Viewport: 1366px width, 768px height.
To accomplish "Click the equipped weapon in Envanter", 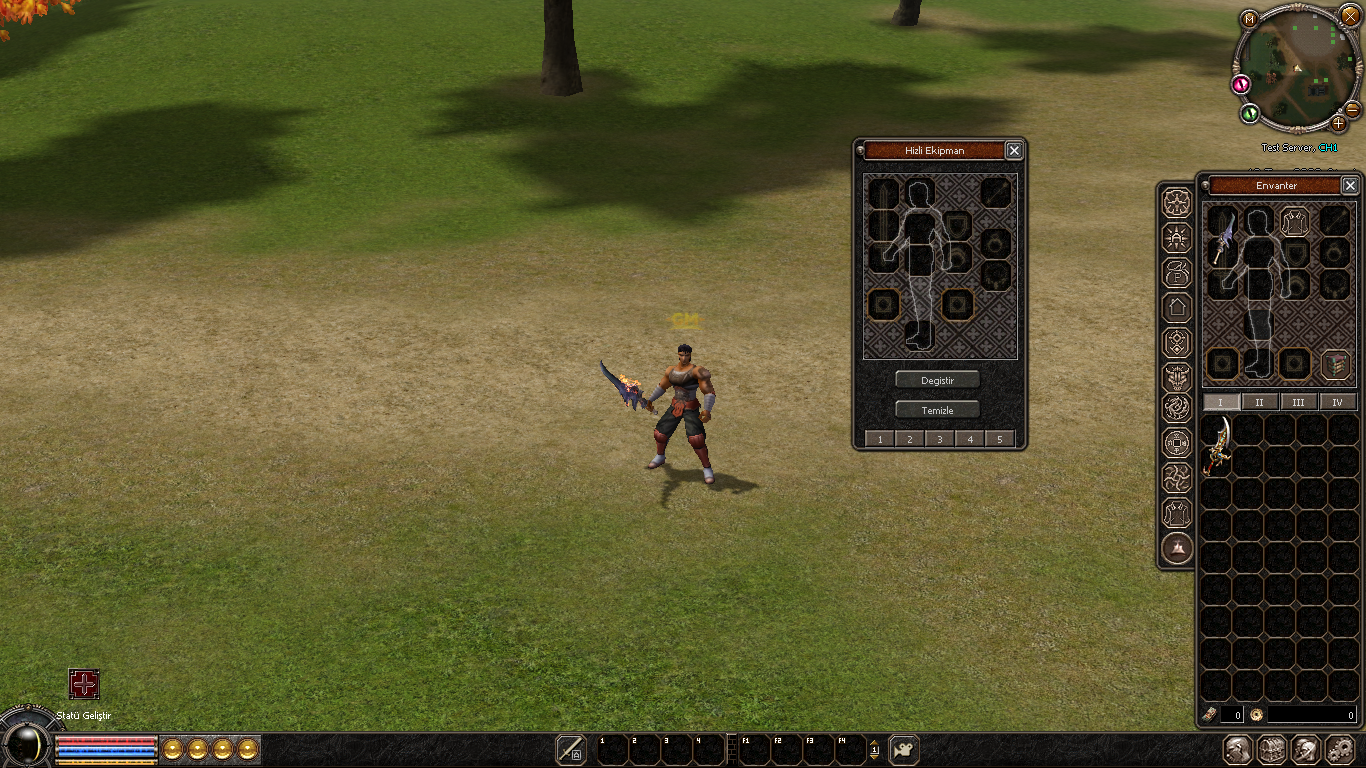I will click(1222, 240).
